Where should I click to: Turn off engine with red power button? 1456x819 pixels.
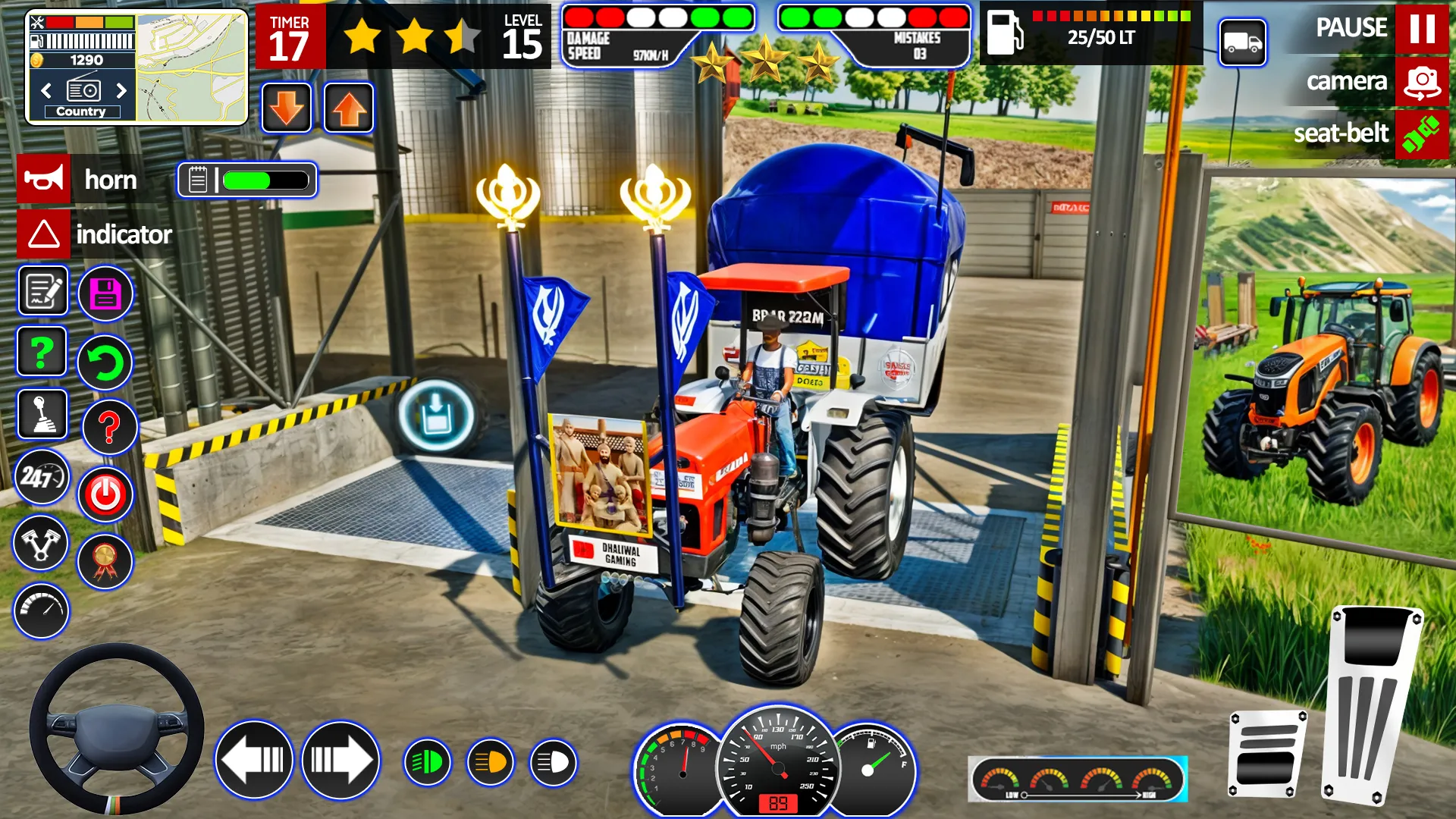[x=105, y=495]
